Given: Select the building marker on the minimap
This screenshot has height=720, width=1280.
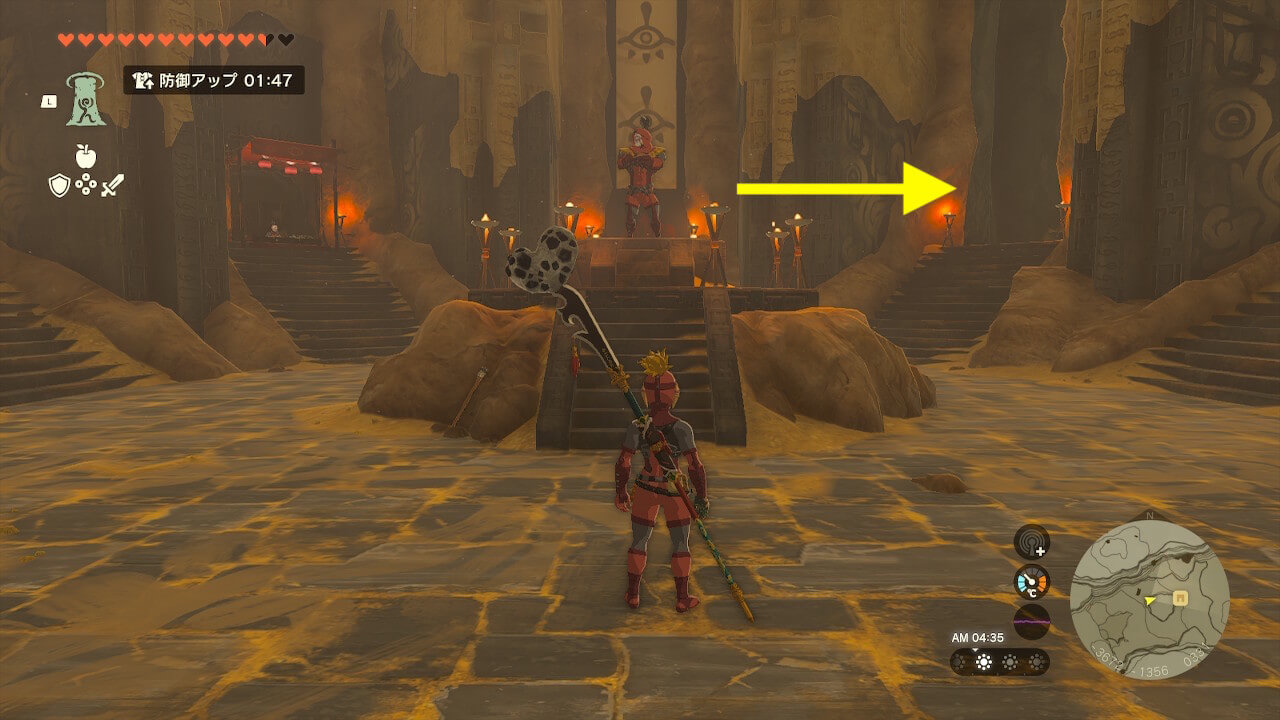Looking at the screenshot, I should (x=1180, y=598).
